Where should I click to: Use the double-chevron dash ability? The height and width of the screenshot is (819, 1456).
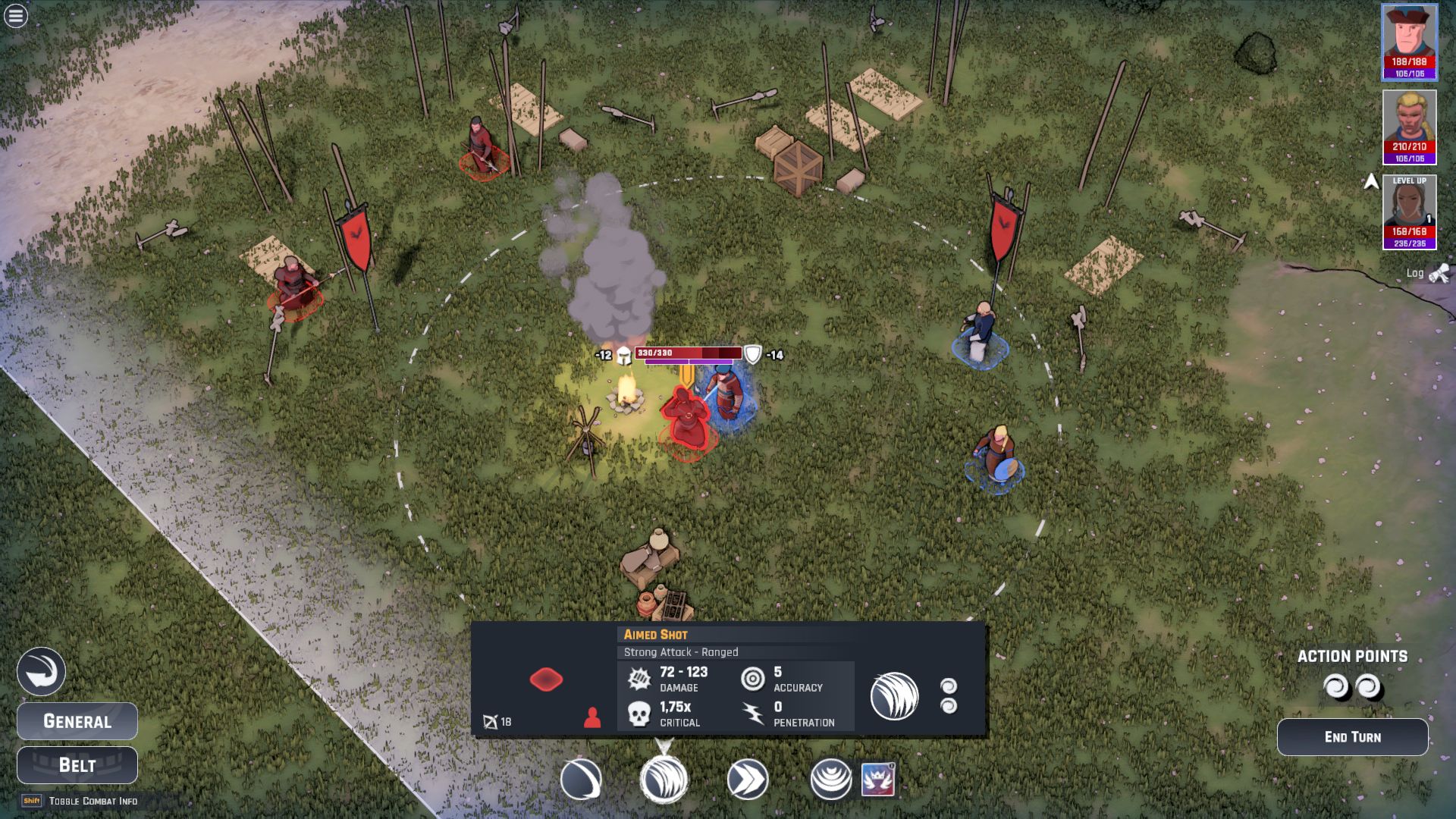pyautogui.click(x=748, y=780)
